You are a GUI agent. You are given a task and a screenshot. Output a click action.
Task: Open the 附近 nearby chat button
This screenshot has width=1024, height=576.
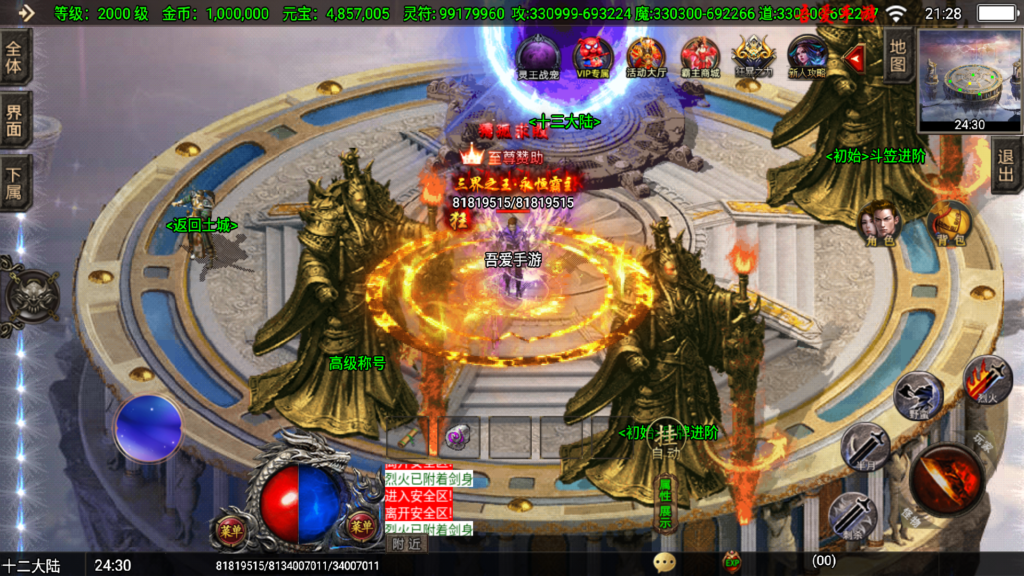(406, 544)
